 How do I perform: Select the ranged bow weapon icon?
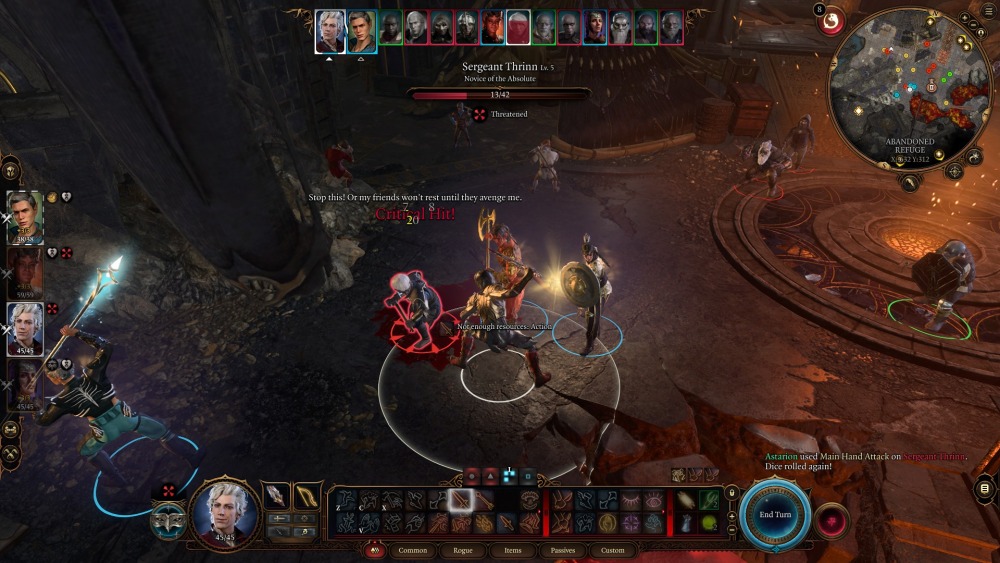pyautogui.click(x=307, y=495)
